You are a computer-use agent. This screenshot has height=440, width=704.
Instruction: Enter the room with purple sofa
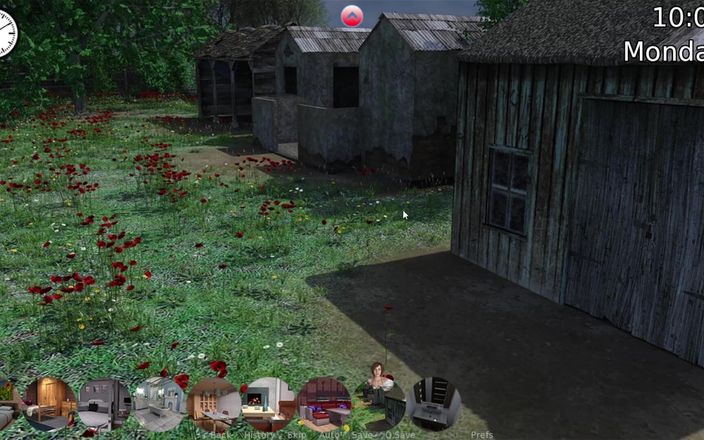[x=324, y=403]
